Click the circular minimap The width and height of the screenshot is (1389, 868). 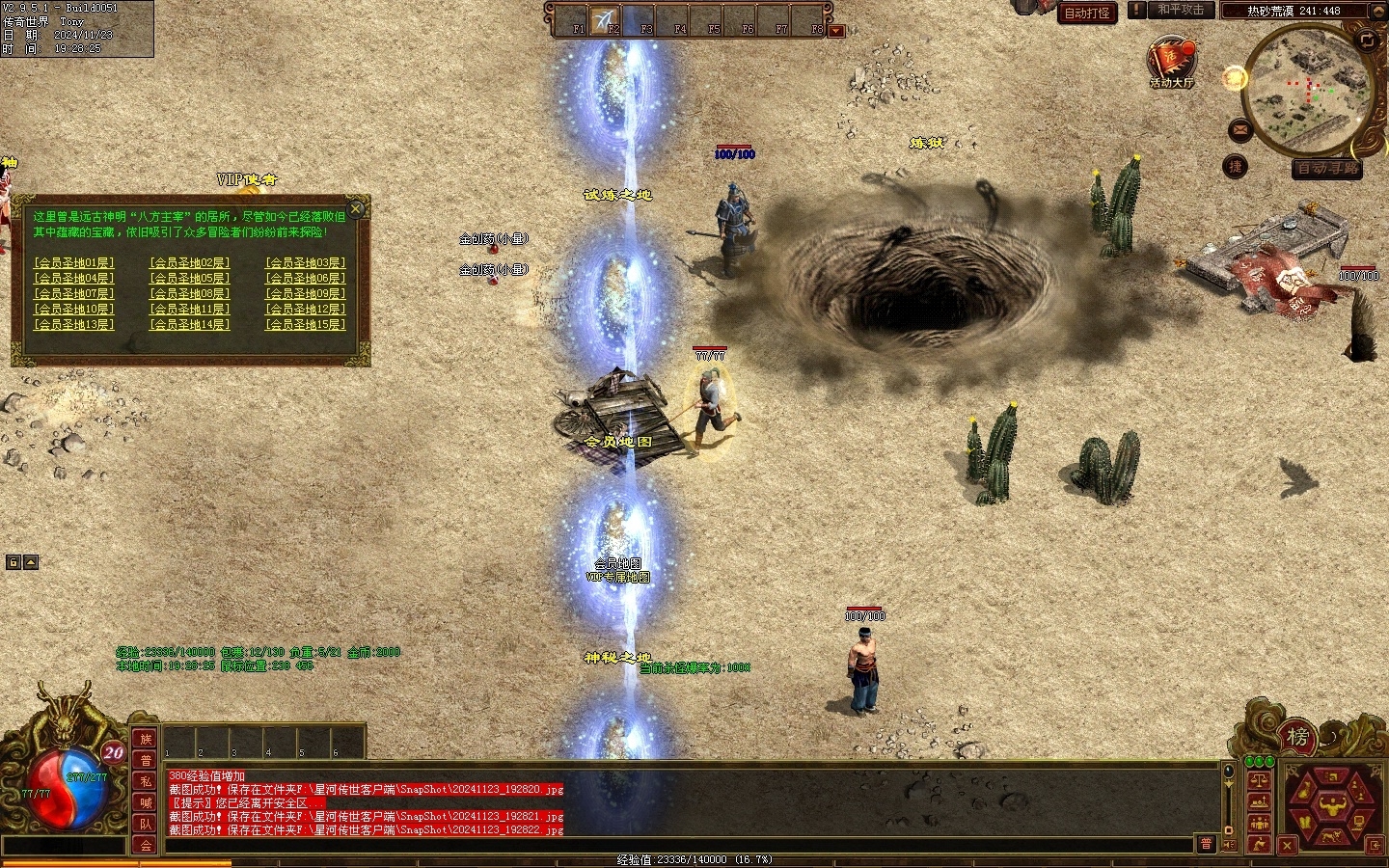pos(1308,89)
